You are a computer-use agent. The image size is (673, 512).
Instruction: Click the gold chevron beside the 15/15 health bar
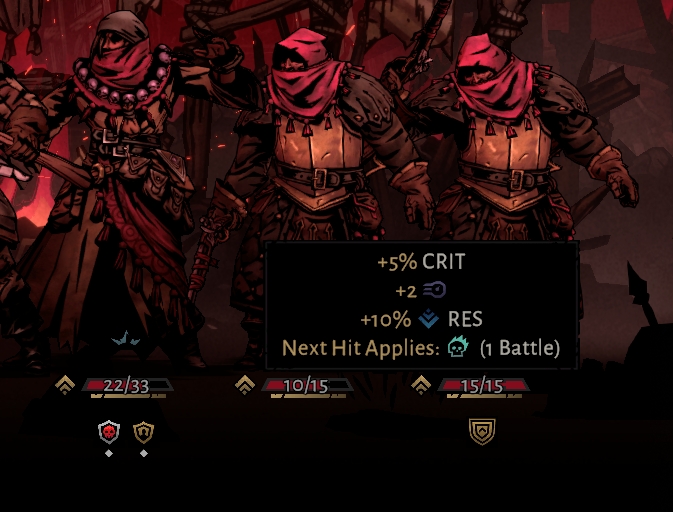[421, 385]
